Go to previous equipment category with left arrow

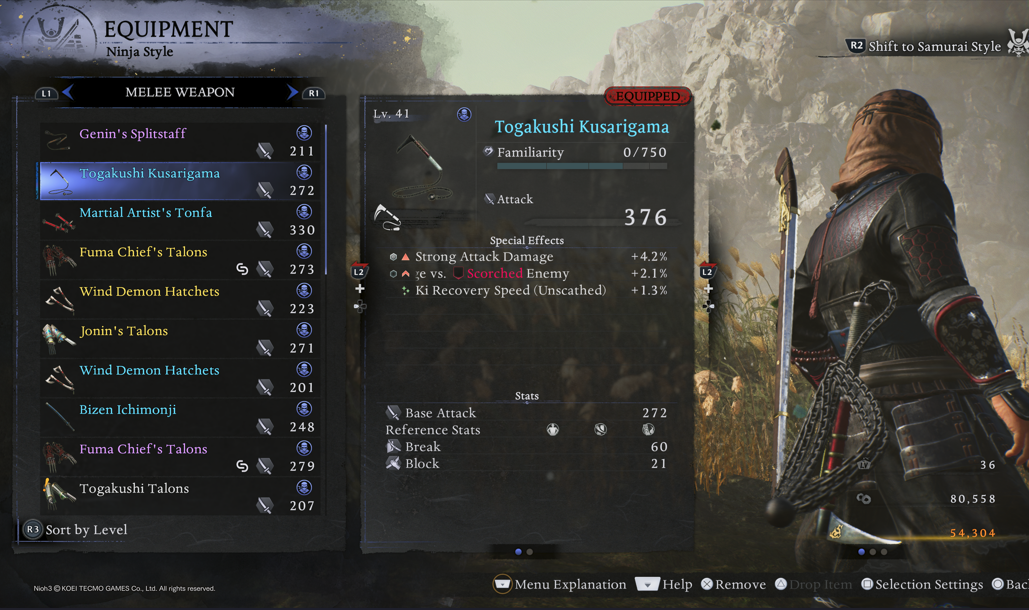(67, 92)
